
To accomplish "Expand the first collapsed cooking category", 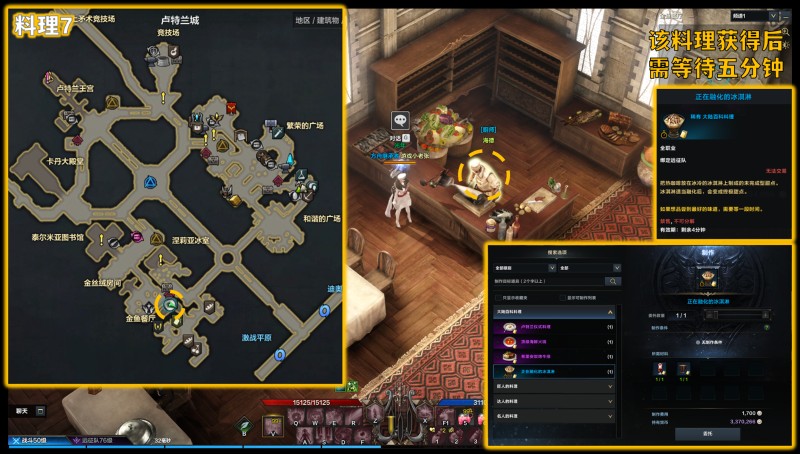I will click(555, 386).
